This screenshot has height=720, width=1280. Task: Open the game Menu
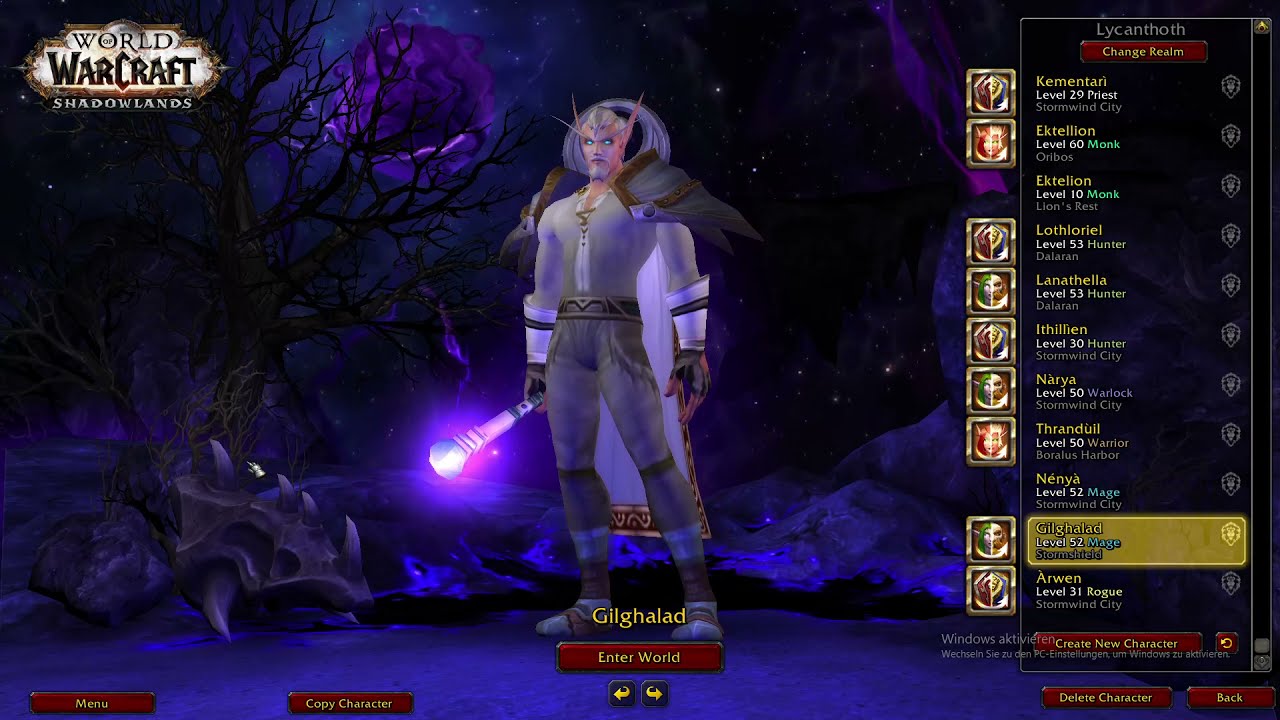coord(92,703)
